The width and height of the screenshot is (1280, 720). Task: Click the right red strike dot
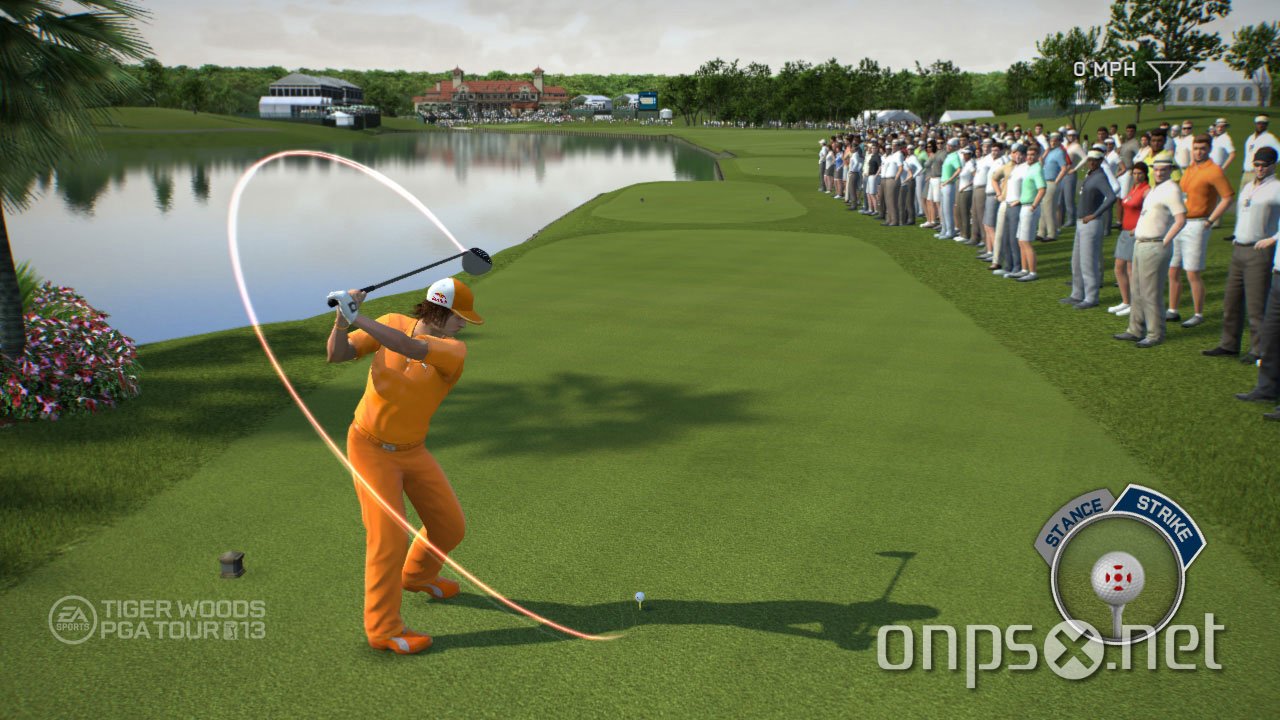pos(1128,577)
